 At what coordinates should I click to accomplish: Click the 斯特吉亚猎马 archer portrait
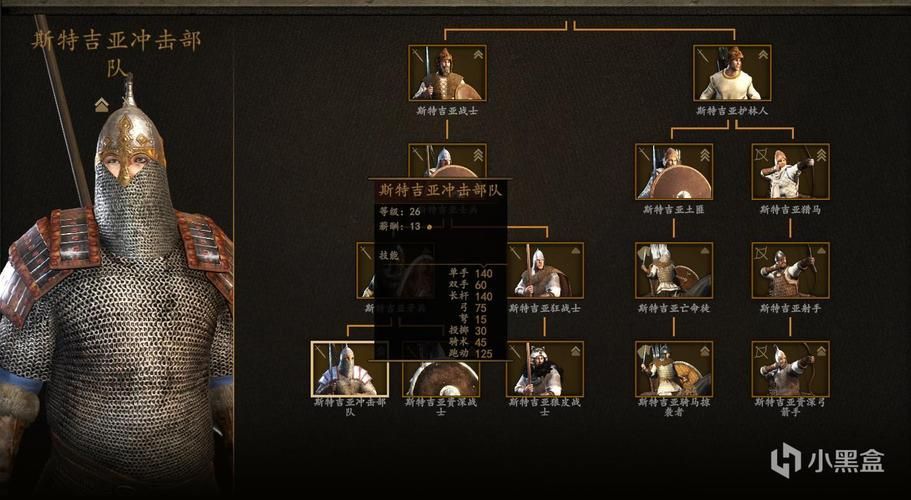[x=790, y=172]
